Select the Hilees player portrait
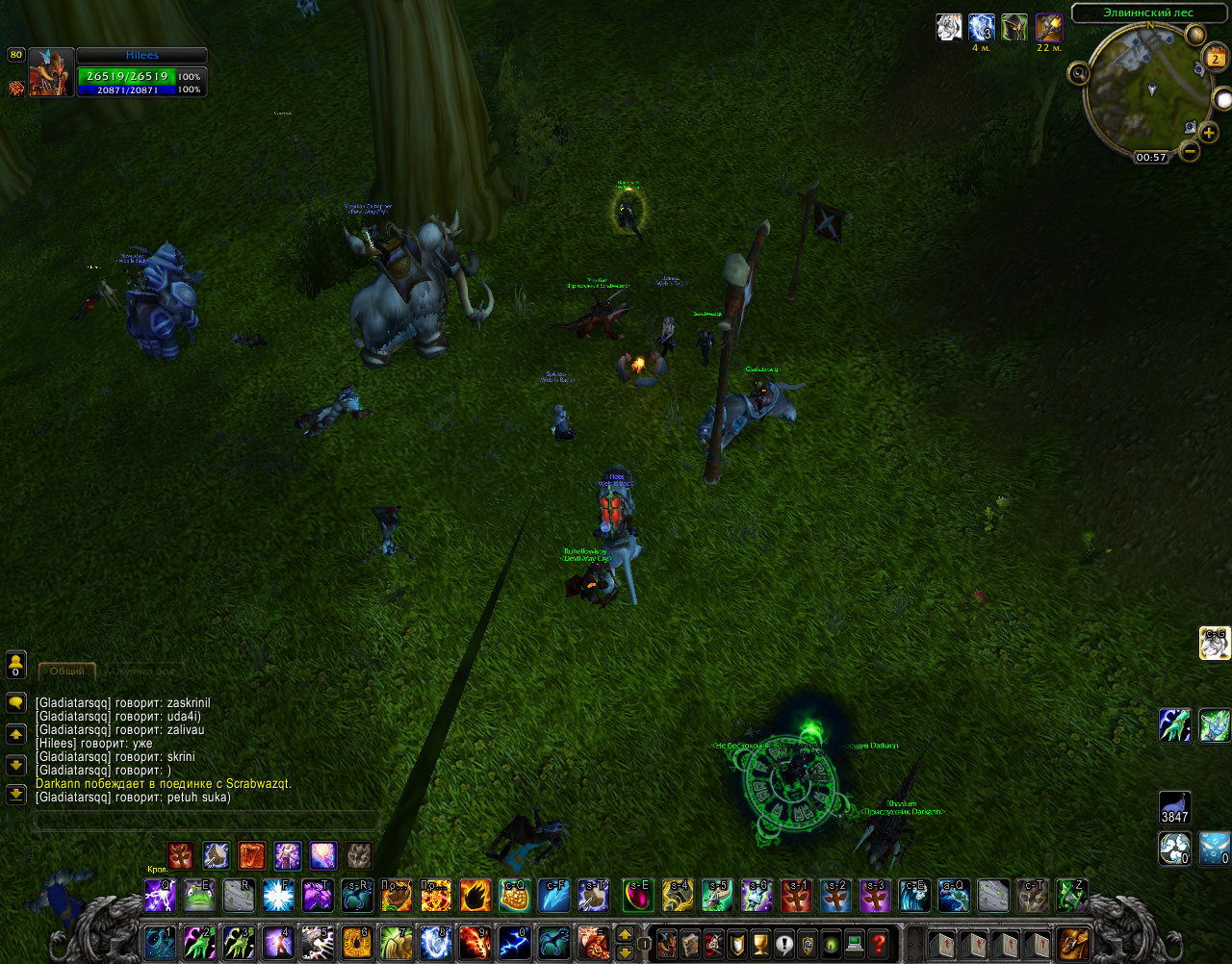This screenshot has height=964, width=1232. [x=51, y=72]
